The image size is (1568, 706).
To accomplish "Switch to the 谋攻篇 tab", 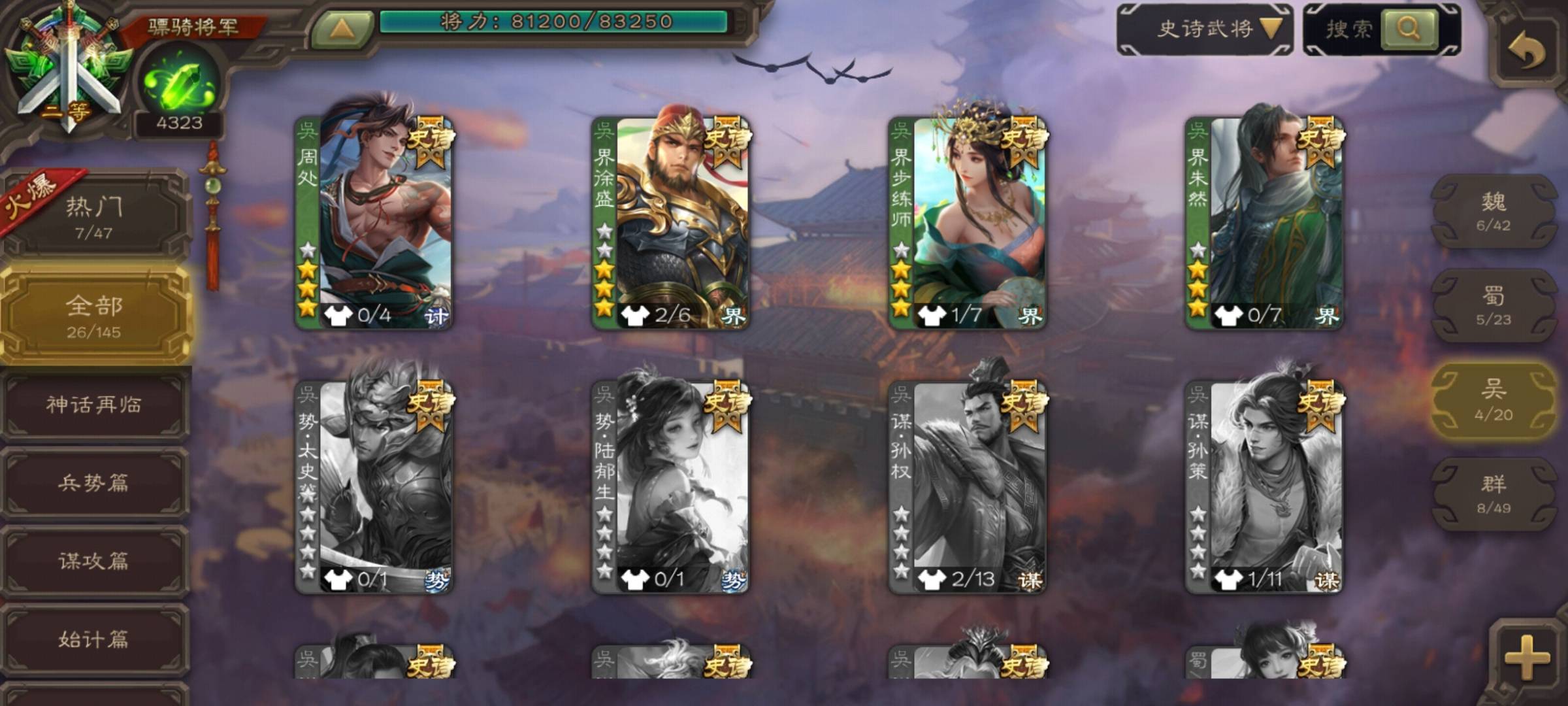I will pyautogui.click(x=94, y=561).
